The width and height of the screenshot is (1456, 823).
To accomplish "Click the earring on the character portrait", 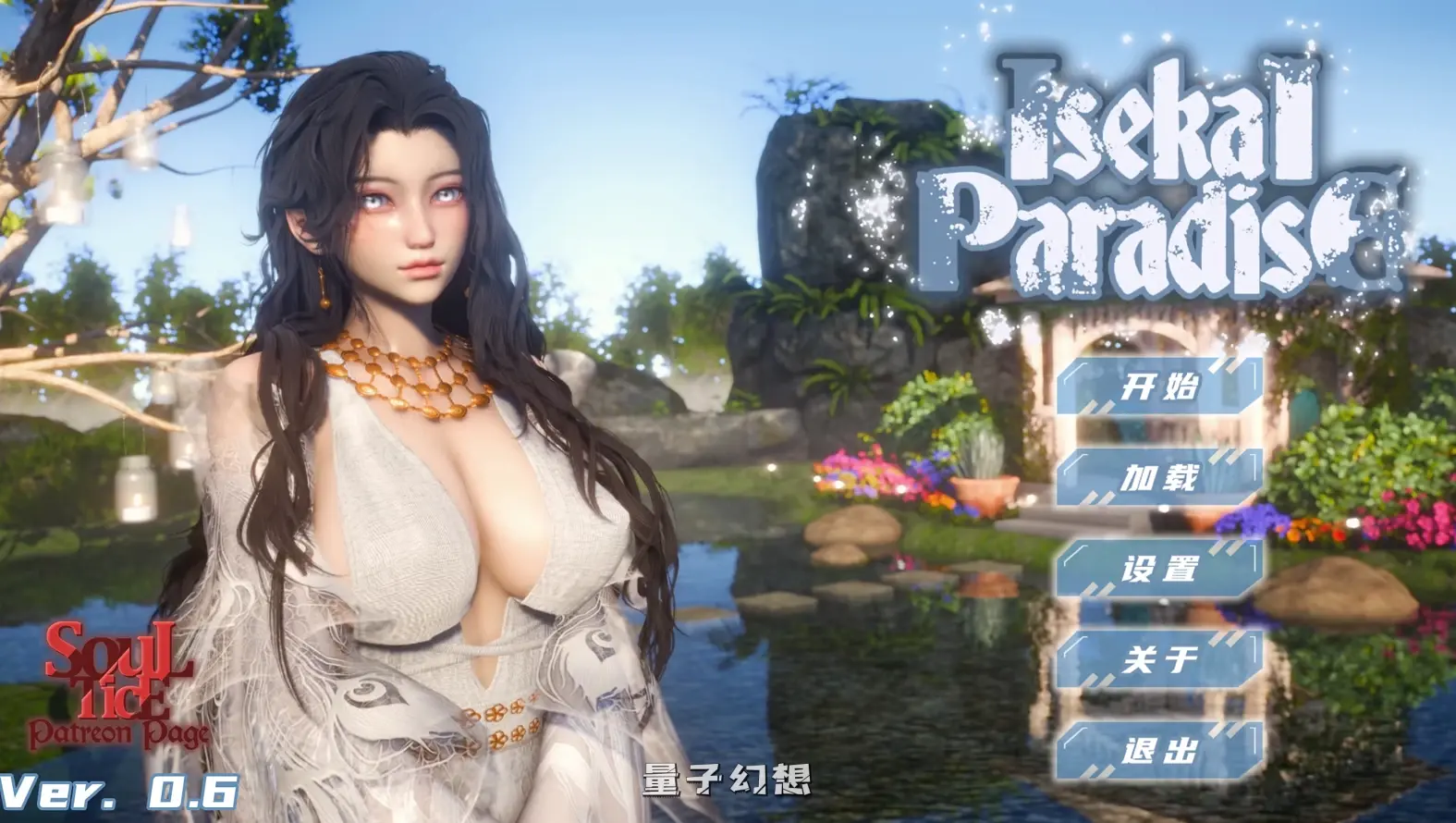I will [323, 296].
